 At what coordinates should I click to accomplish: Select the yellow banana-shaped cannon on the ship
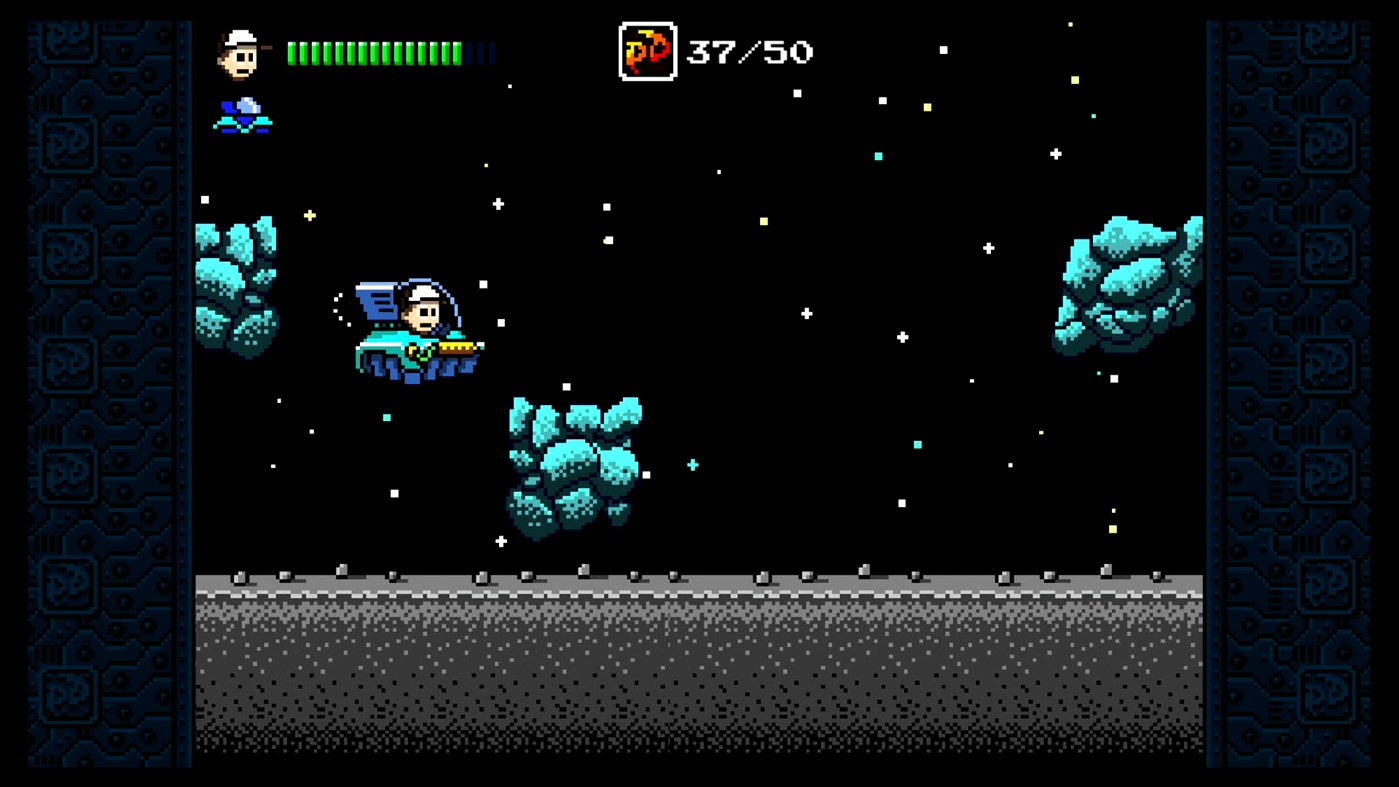[x=458, y=348]
